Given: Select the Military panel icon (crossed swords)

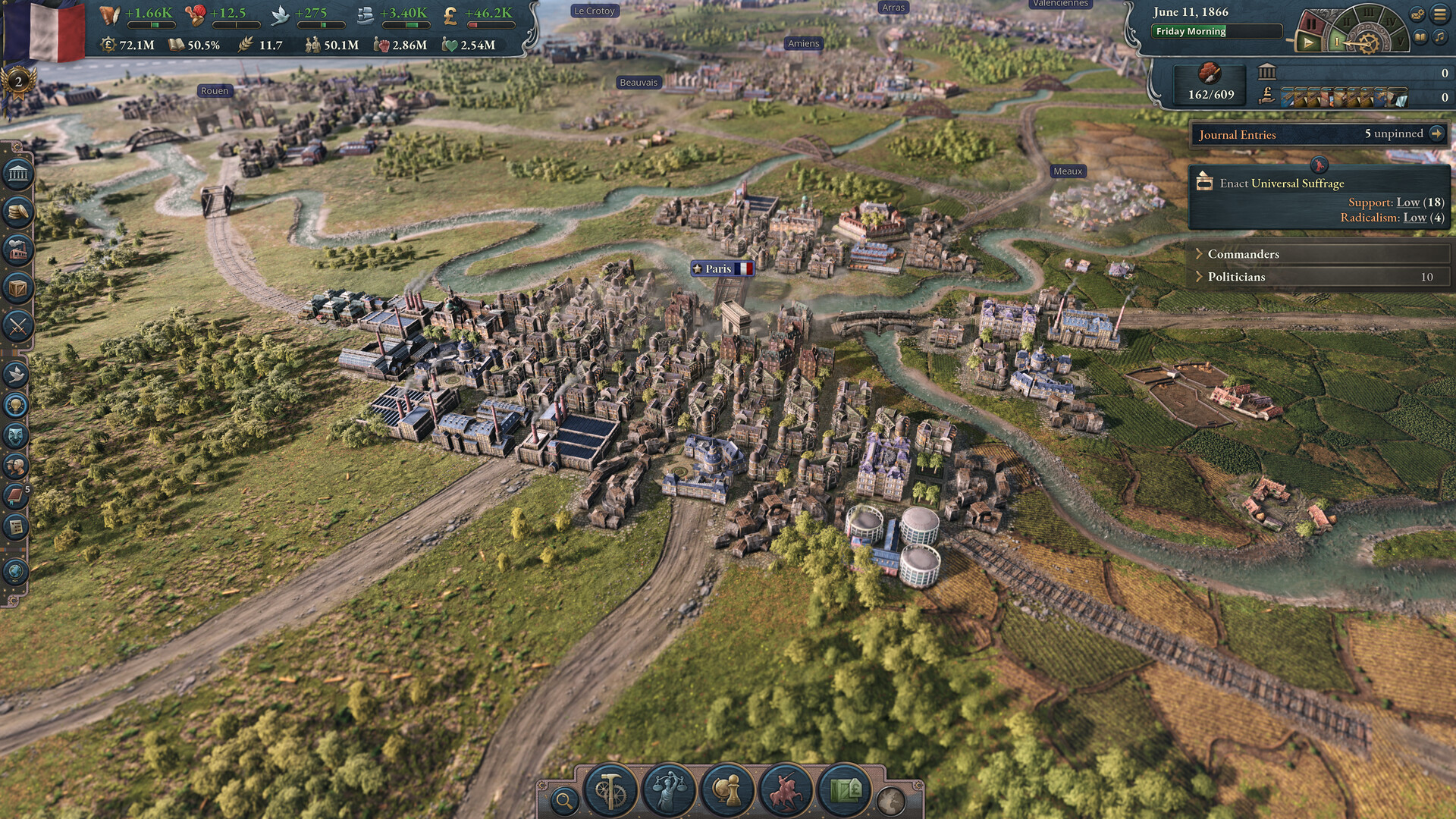Looking at the screenshot, I should coord(17,324).
